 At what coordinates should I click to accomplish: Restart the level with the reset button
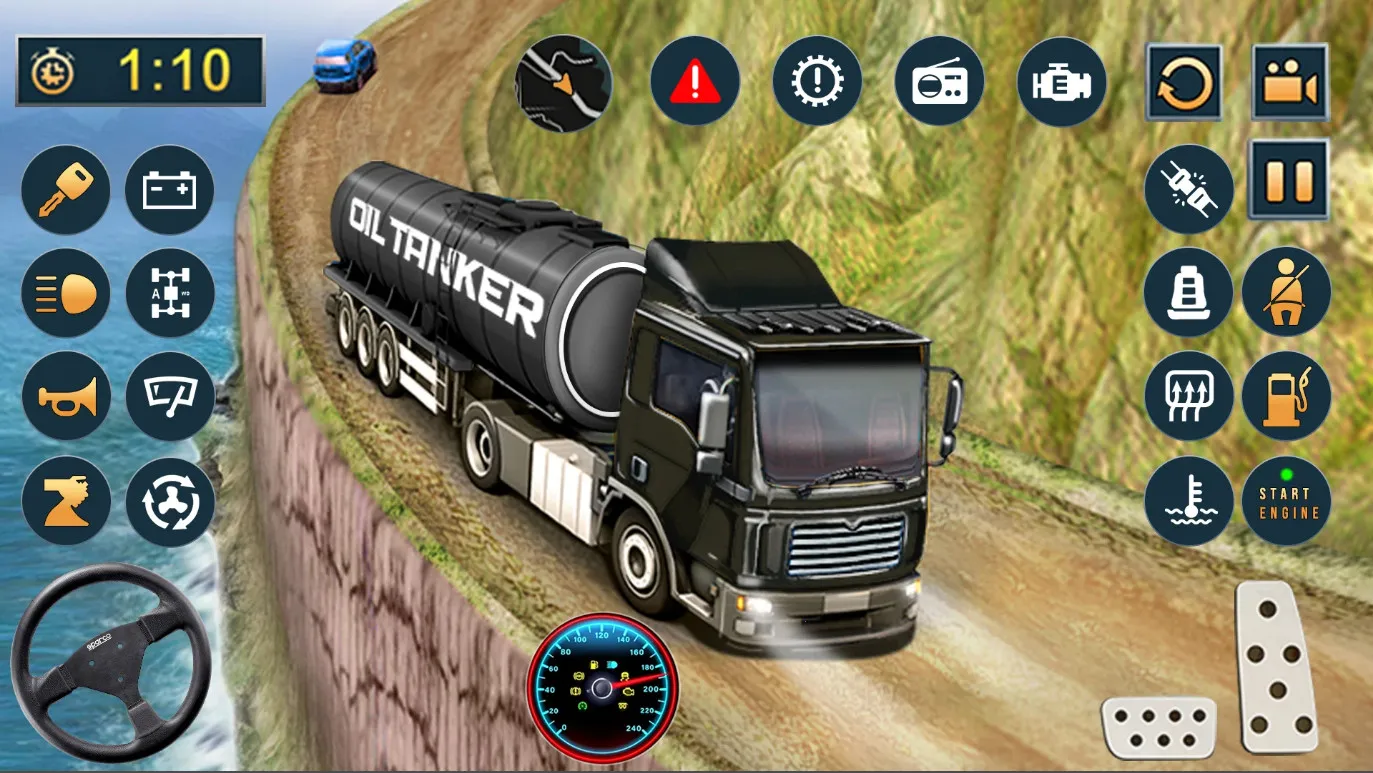1184,82
